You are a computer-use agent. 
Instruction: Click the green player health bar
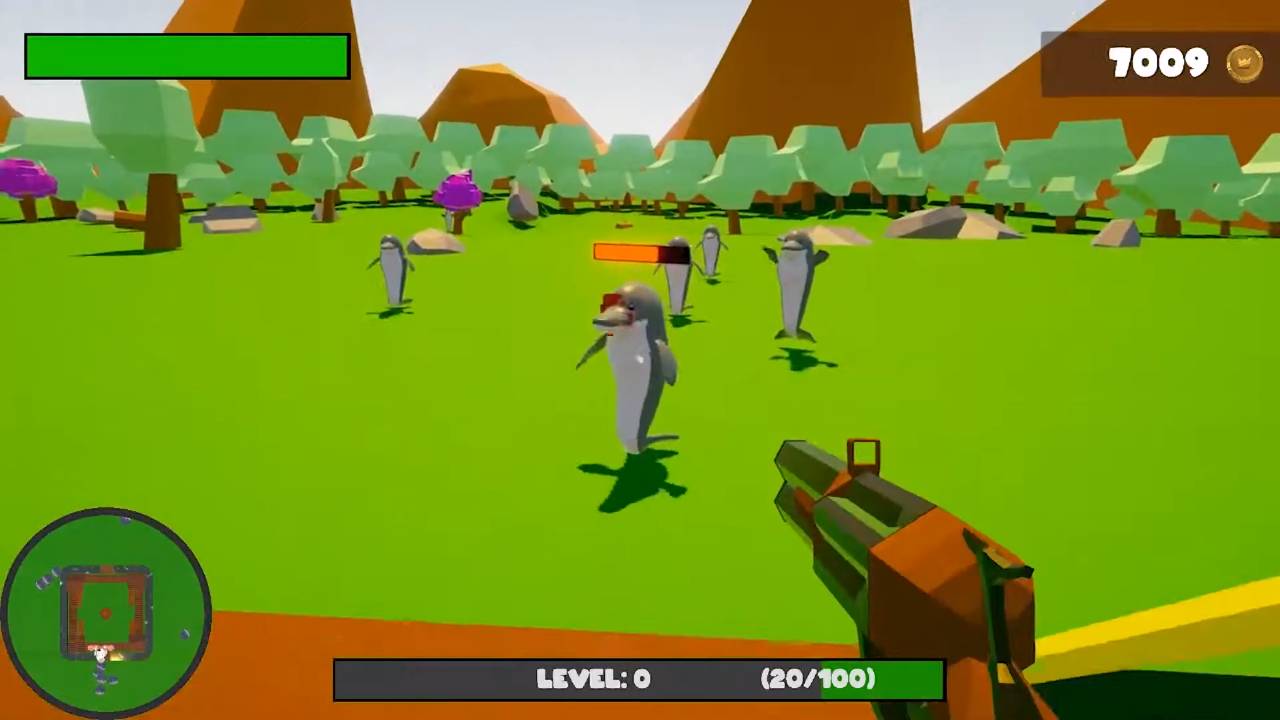(187, 55)
